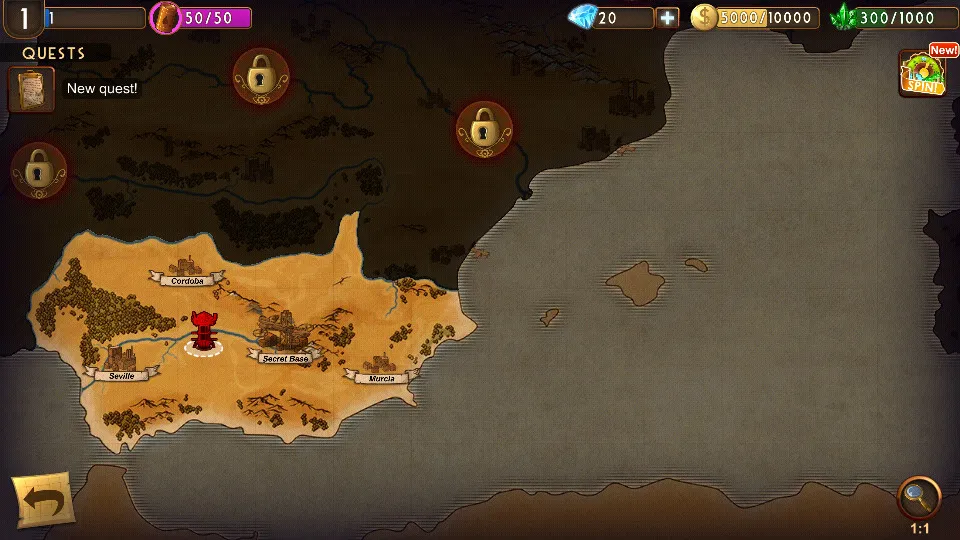Select the Cordoba city on the map

[x=186, y=272]
